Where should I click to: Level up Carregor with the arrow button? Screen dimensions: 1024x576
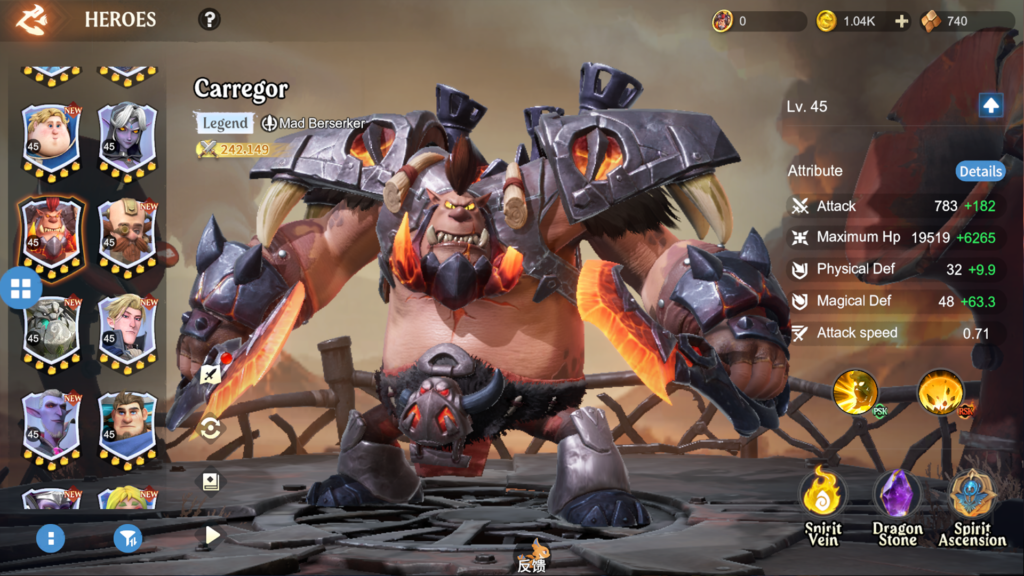990,106
